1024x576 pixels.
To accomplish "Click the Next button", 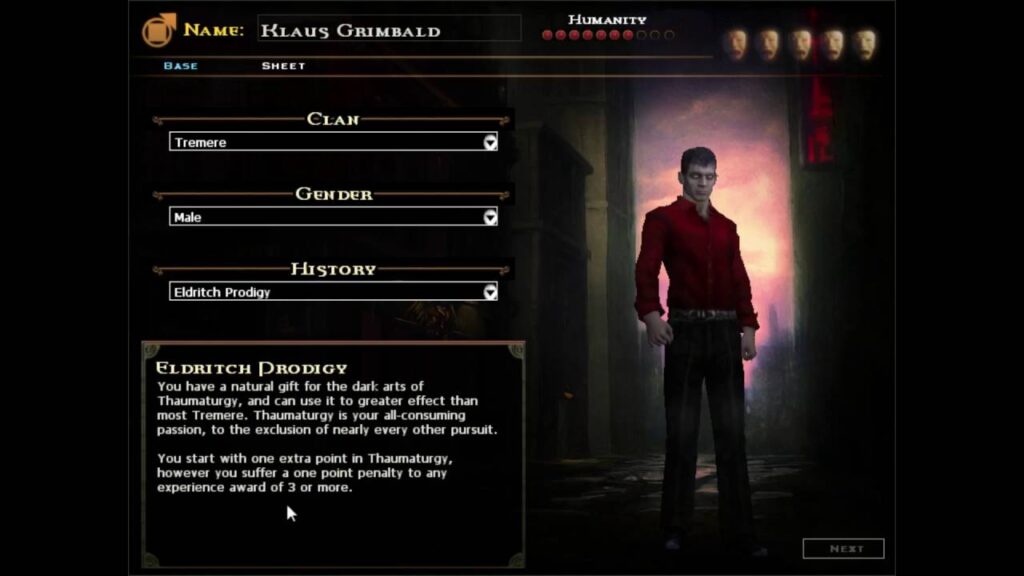I will 844,548.
